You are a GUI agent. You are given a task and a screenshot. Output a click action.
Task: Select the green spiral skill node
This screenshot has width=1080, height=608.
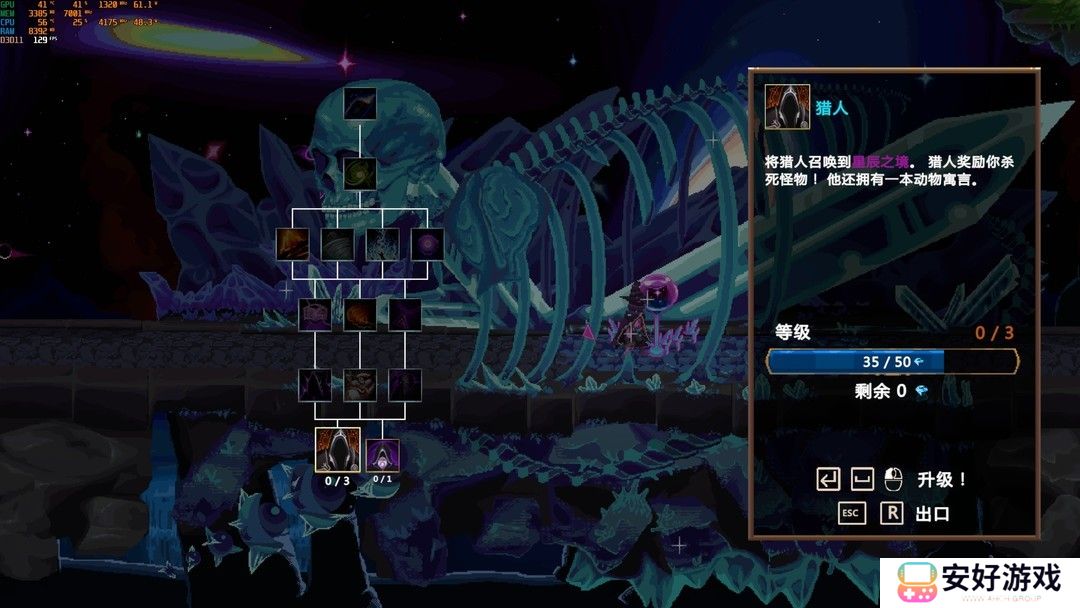point(360,174)
